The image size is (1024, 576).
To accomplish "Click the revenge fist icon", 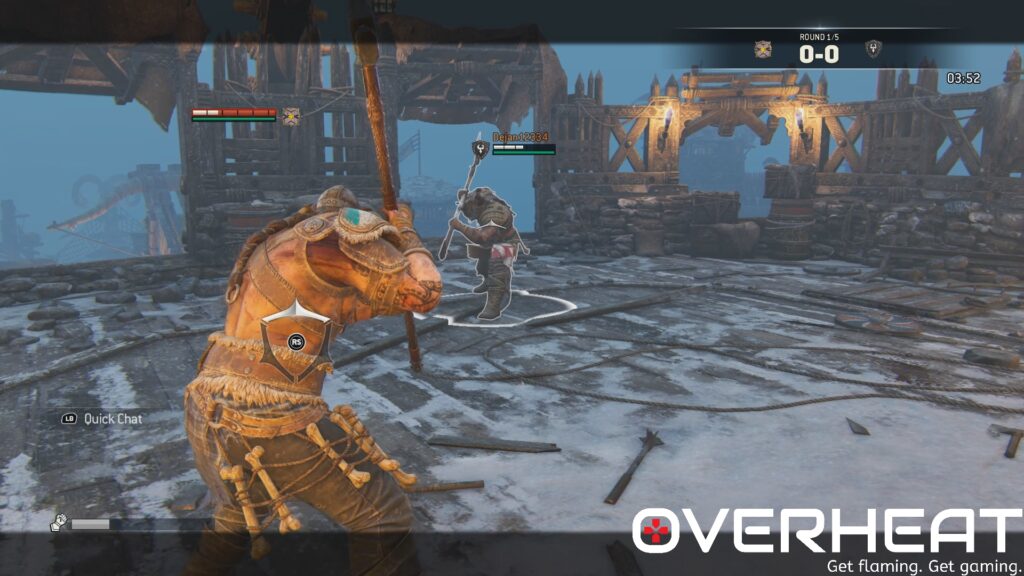I will tap(60, 522).
